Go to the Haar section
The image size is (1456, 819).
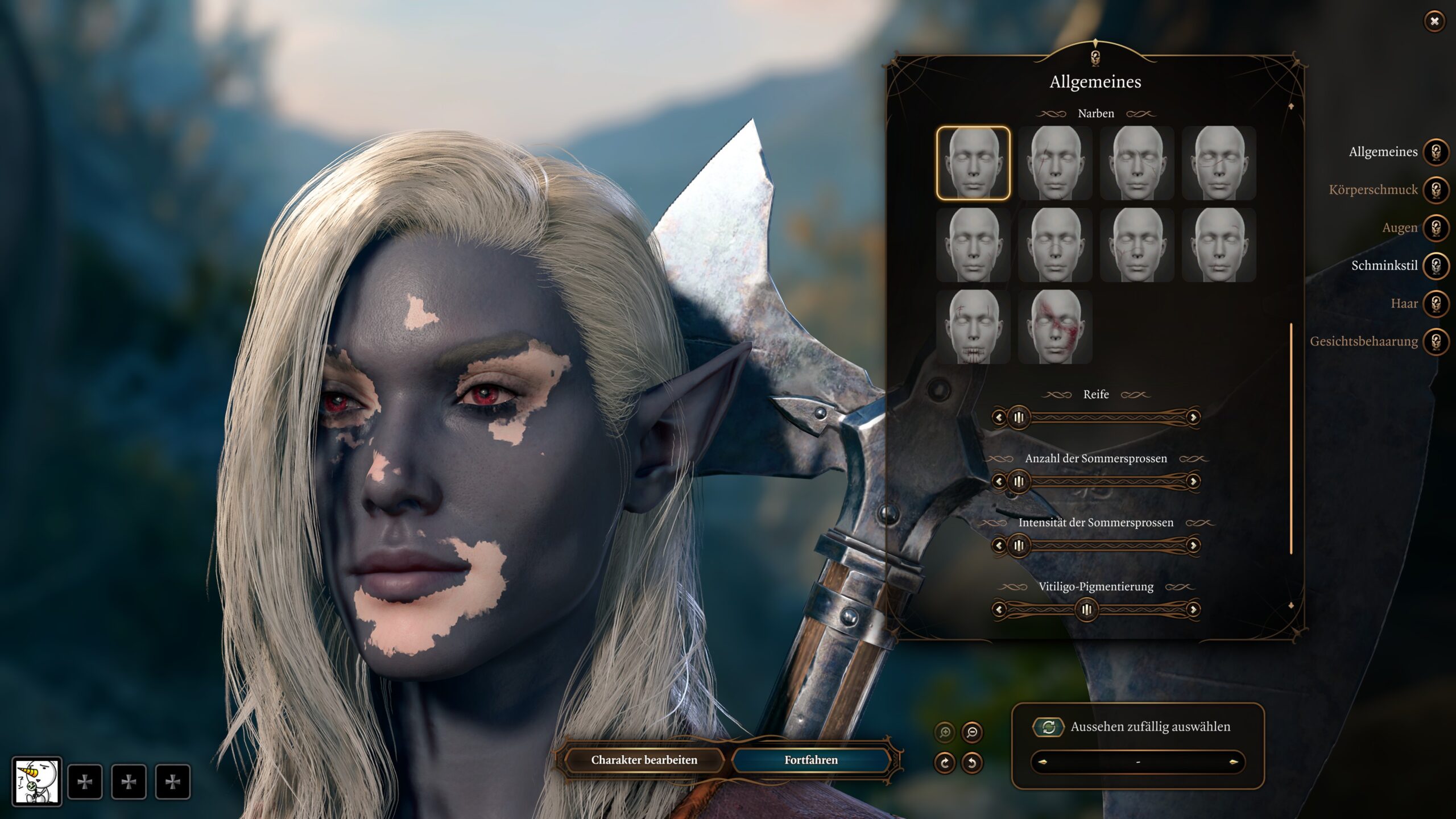pyautogui.click(x=1436, y=304)
